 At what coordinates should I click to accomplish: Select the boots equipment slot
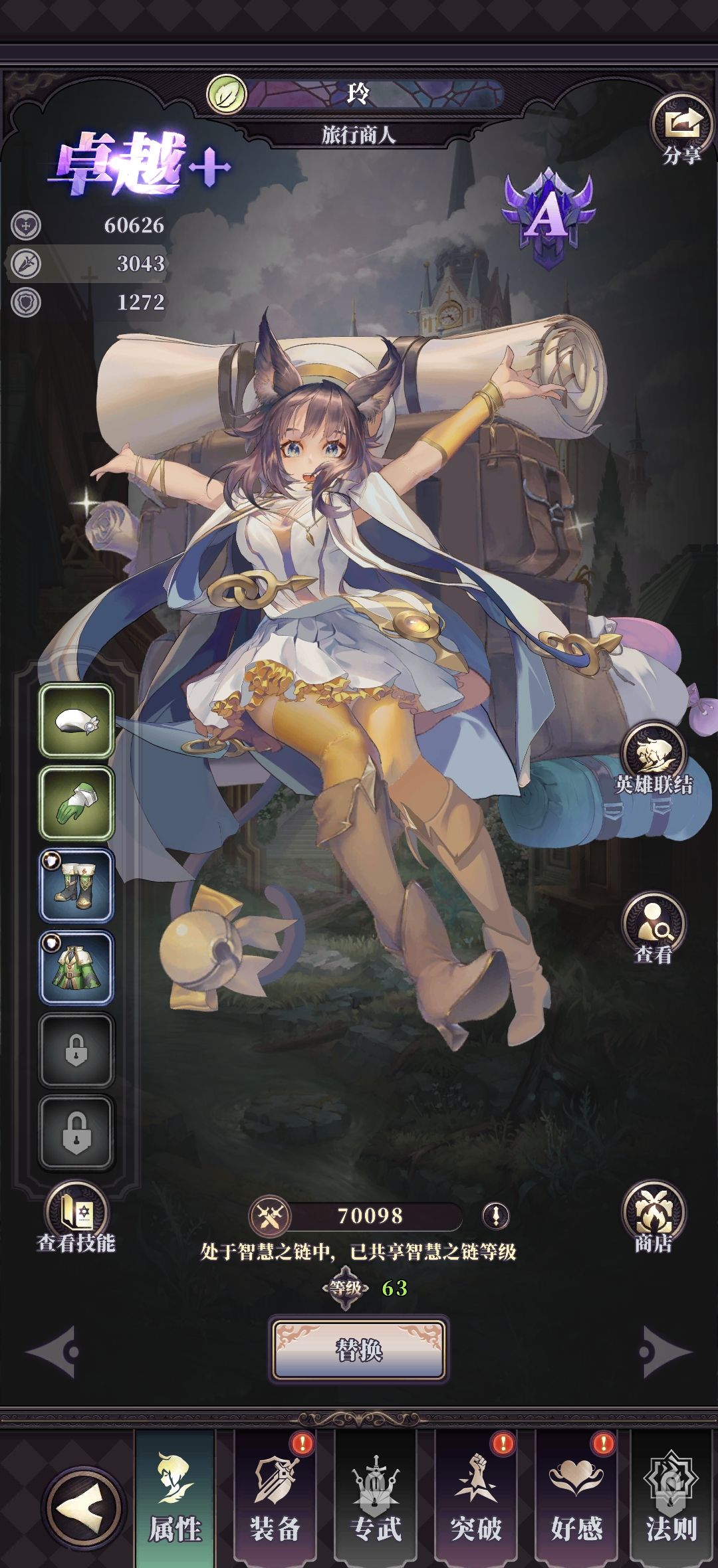pyautogui.click(x=76, y=885)
